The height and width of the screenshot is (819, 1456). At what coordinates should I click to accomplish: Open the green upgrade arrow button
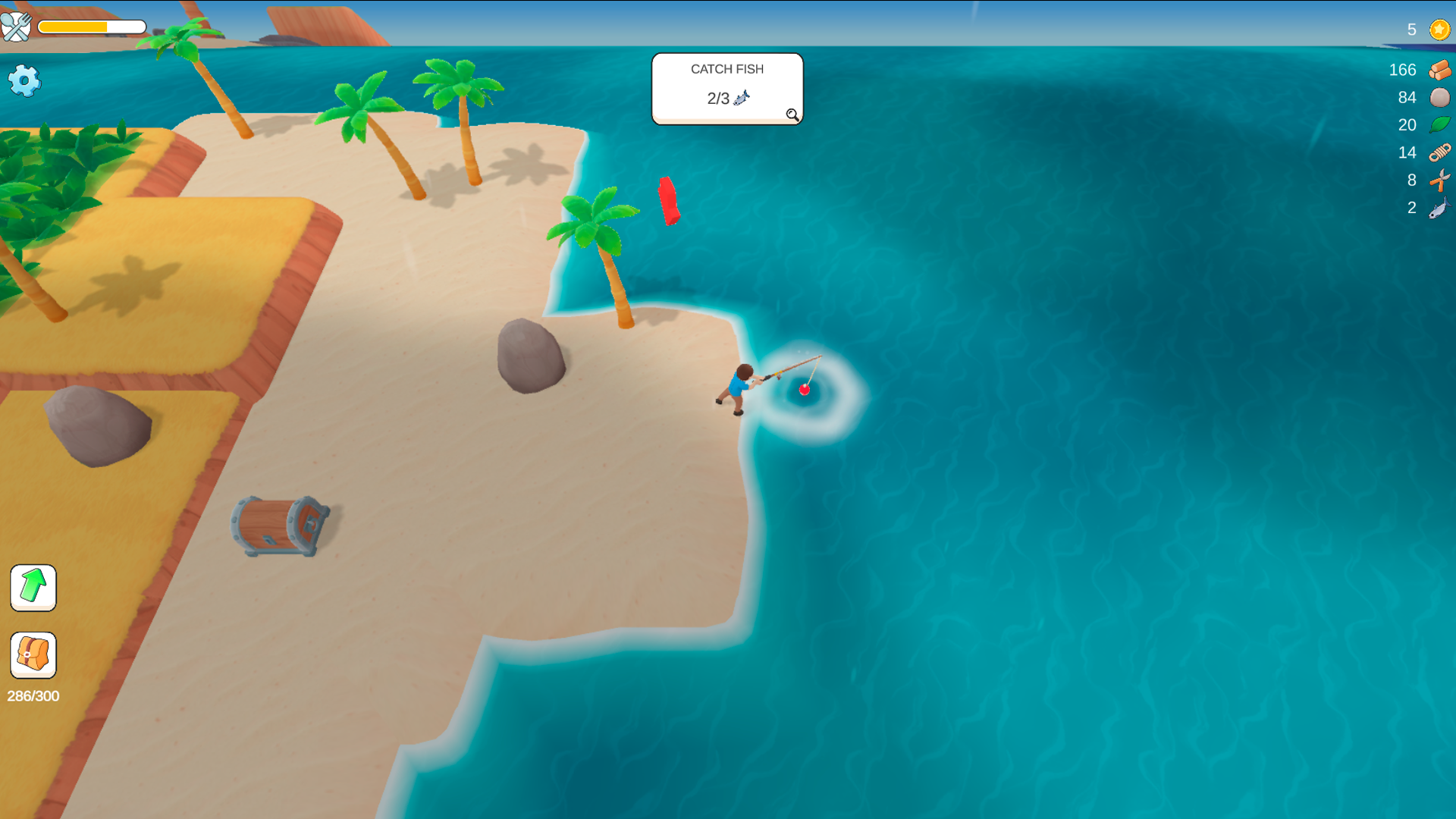pos(33,588)
